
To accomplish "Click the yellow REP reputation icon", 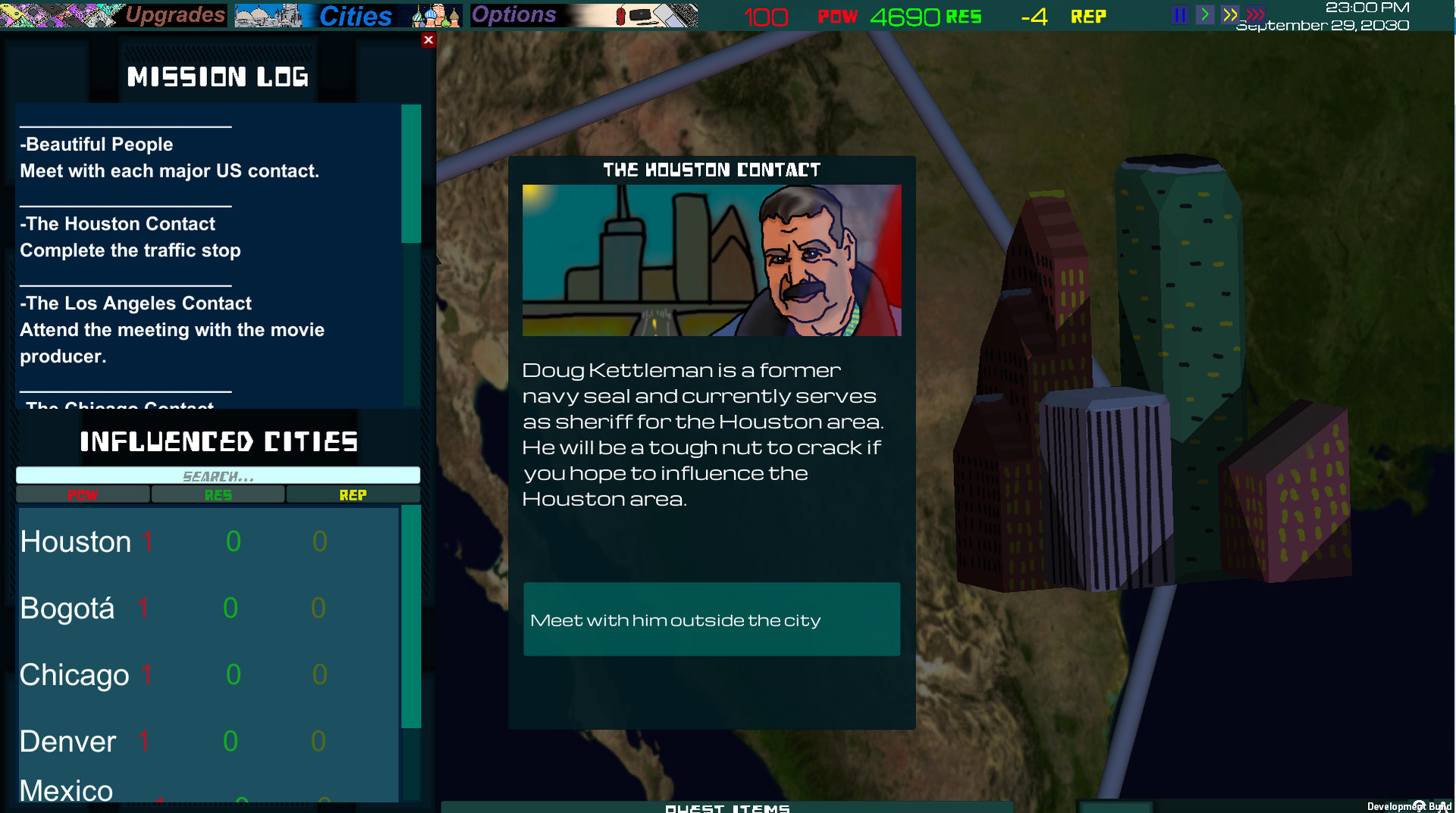I will pyautogui.click(x=1088, y=15).
